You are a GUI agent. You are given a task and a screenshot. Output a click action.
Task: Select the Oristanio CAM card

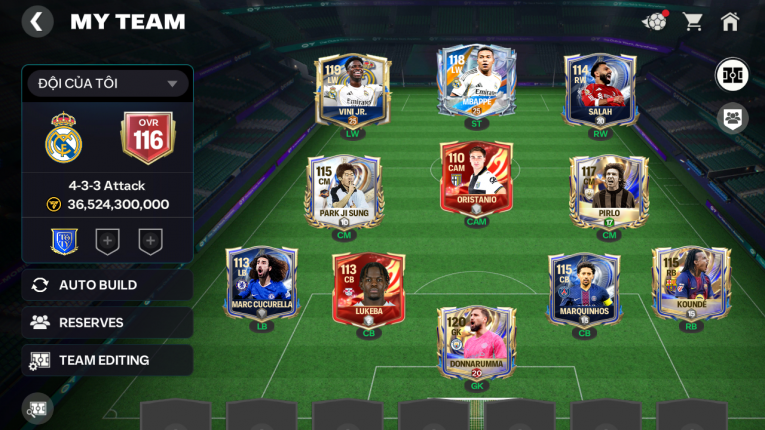coord(476,178)
